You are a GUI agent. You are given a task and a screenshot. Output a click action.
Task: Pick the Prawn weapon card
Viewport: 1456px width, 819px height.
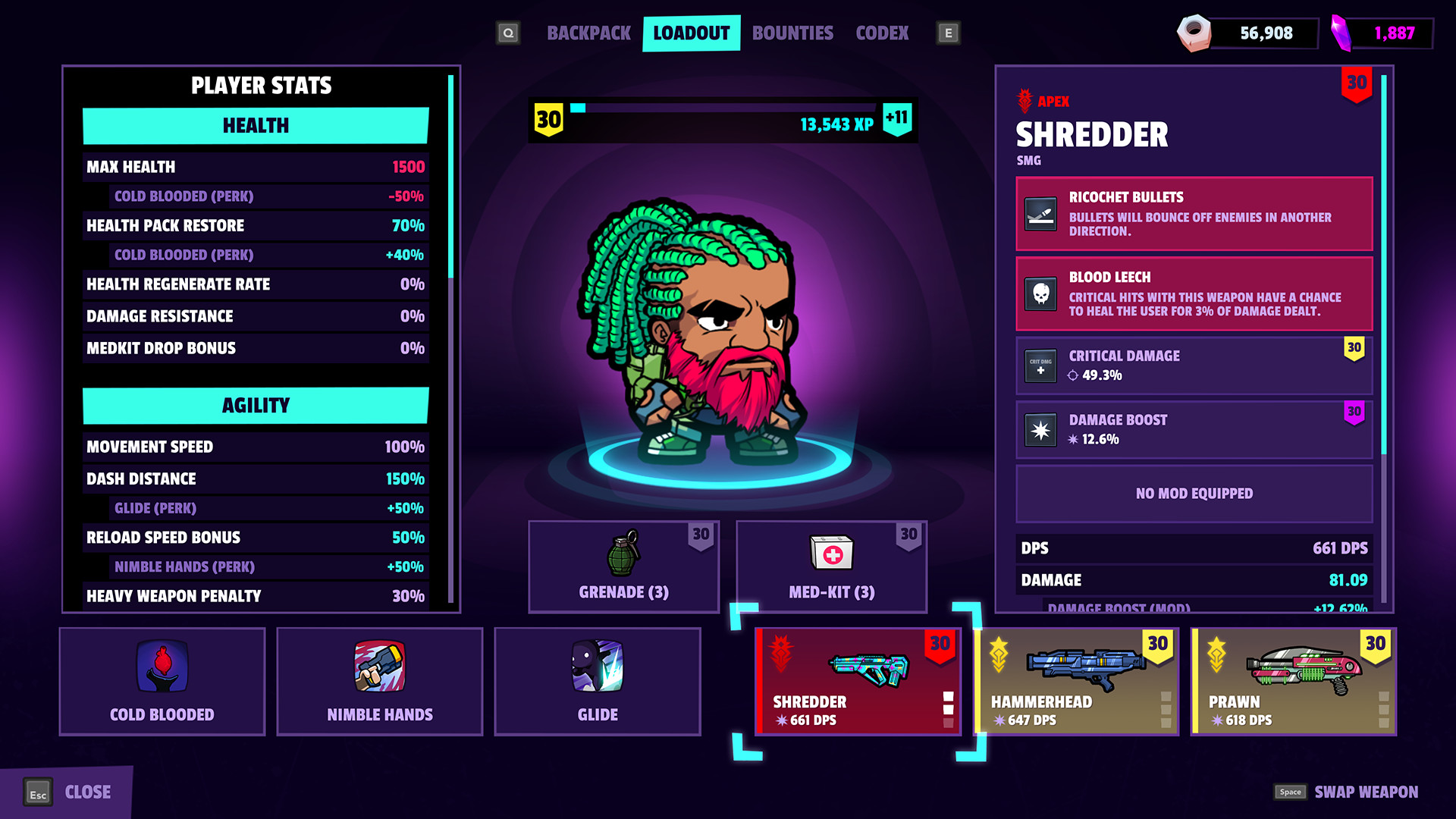click(x=1294, y=681)
